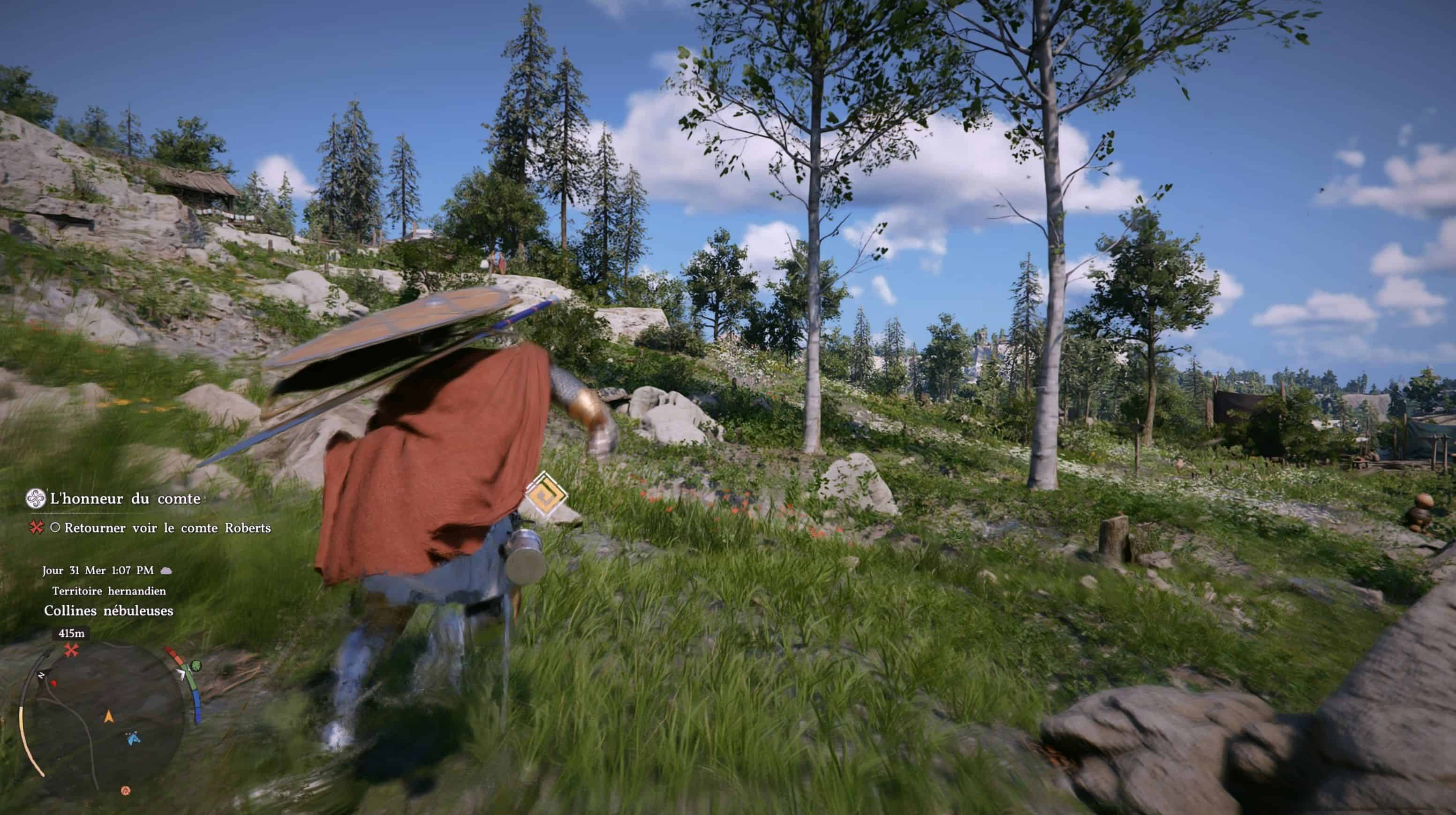The width and height of the screenshot is (1456, 815).
Task: Click the red cross objective marker on the minimap
Action: (x=71, y=650)
